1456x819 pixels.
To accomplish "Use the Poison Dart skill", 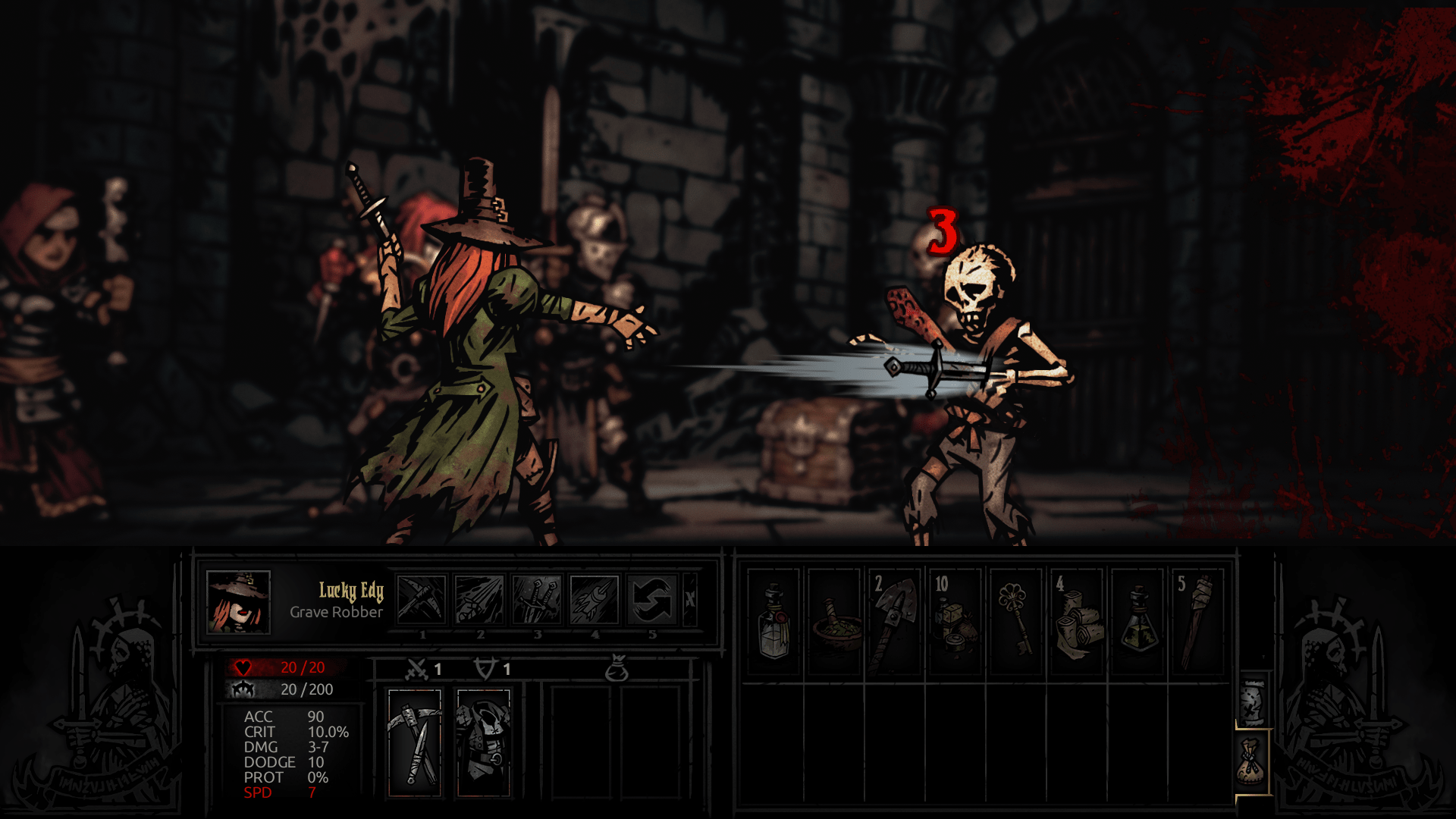I will point(595,599).
